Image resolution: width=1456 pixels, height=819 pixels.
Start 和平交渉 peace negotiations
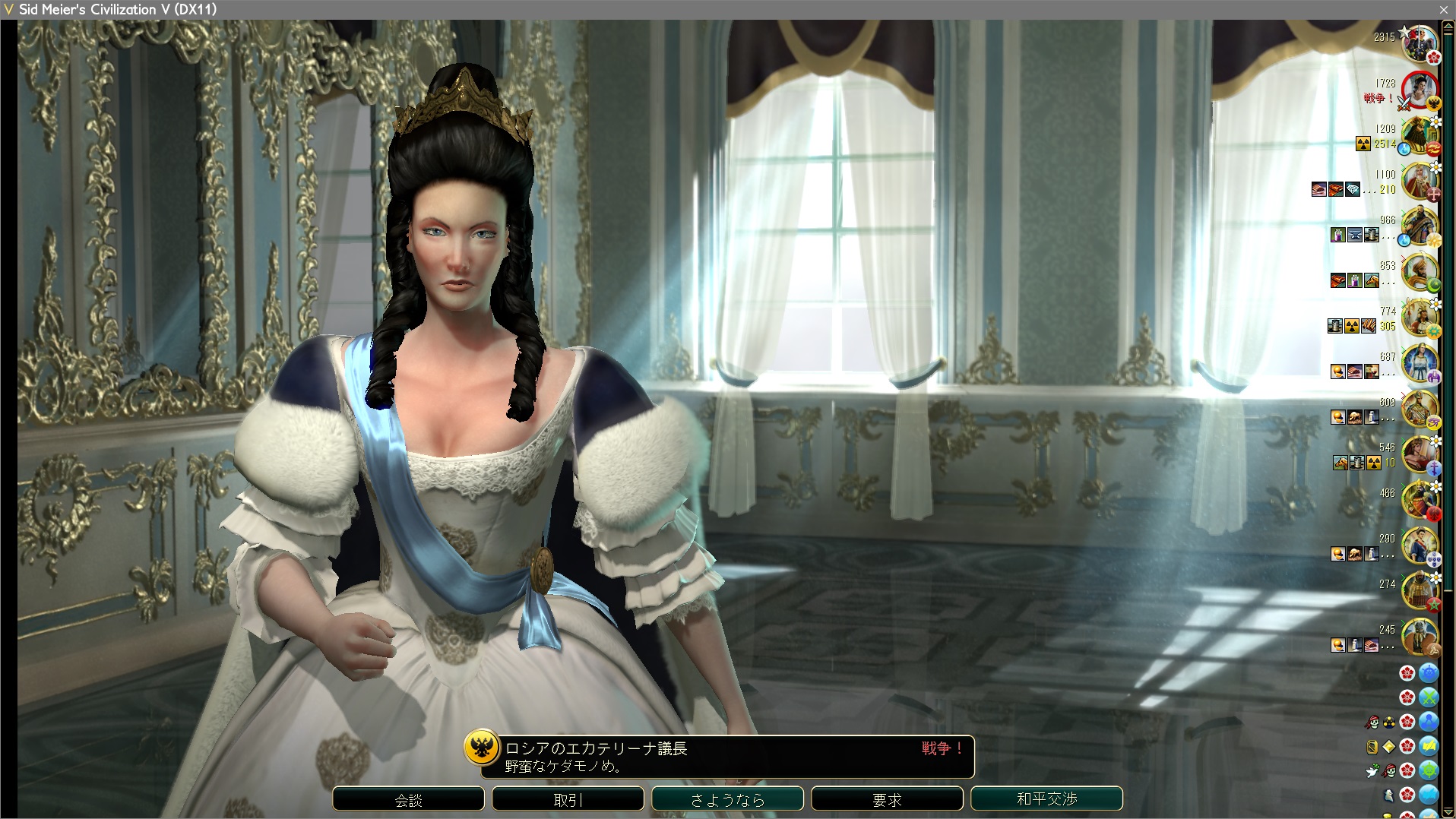1046,799
